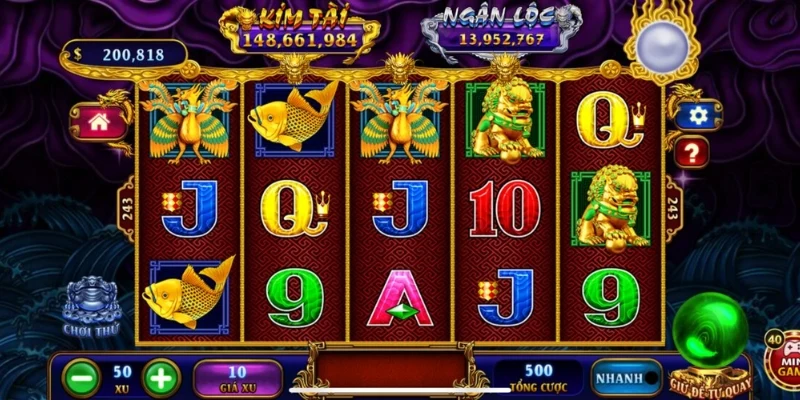This screenshot has height=400, width=800.
Task: Increase the Xu bet with plus
Action: pos(162,378)
